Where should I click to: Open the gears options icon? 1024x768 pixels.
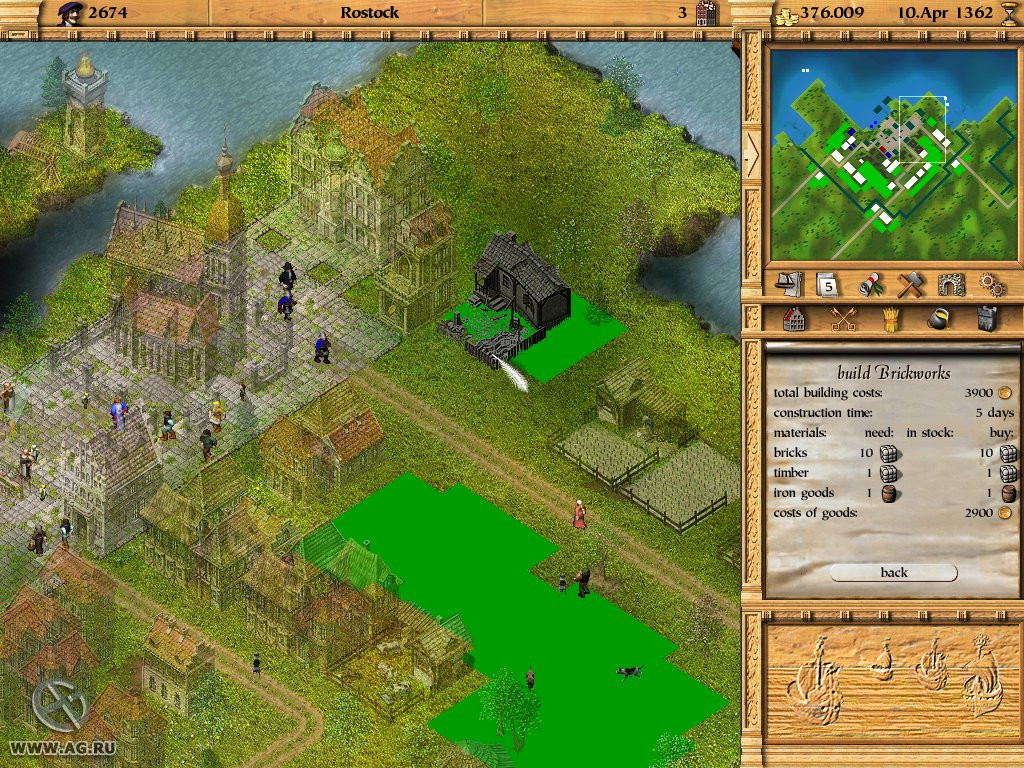pyautogui.click(x=991, y=284)
